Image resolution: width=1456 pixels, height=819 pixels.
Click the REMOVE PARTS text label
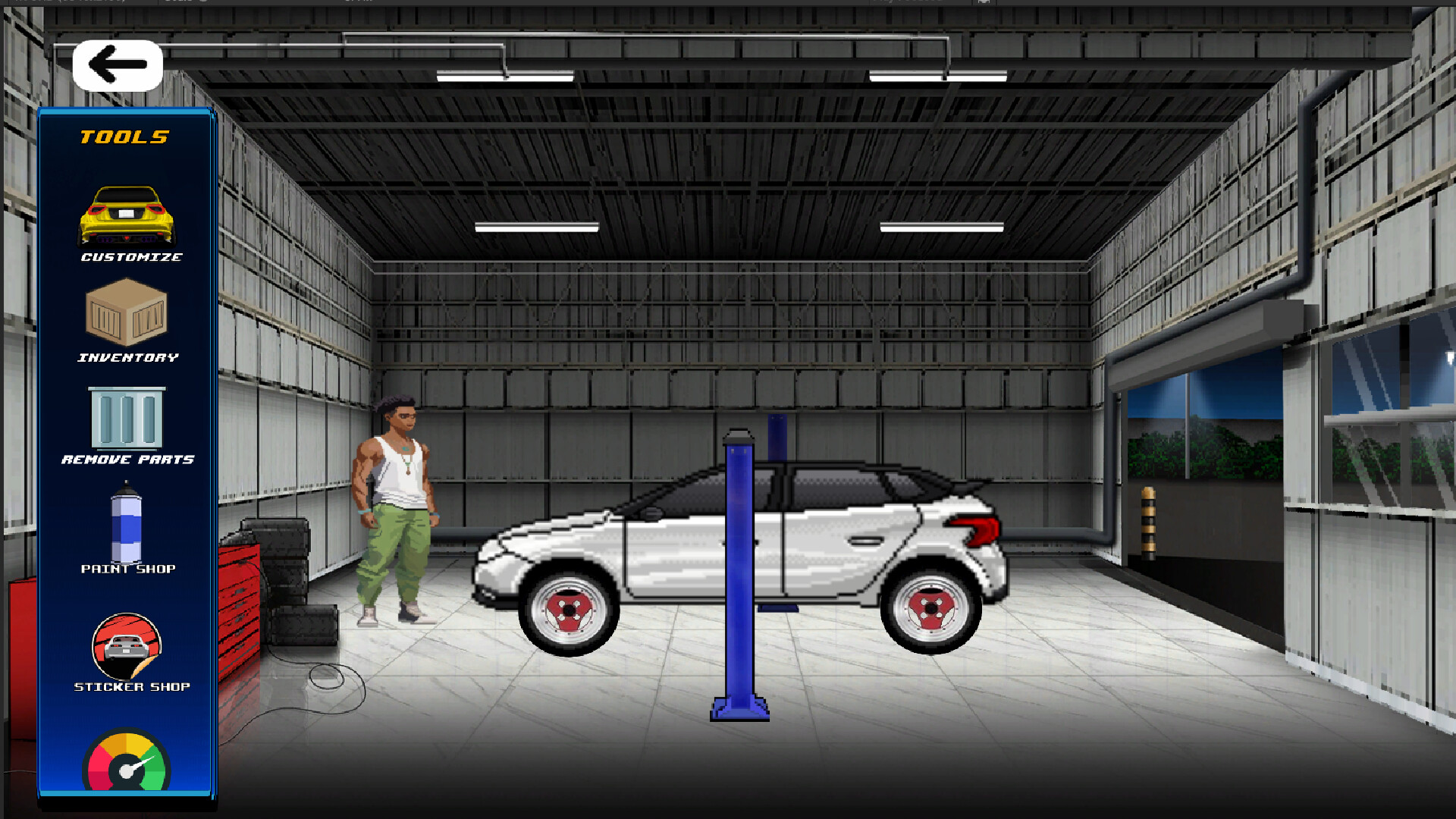coord(129,459)
